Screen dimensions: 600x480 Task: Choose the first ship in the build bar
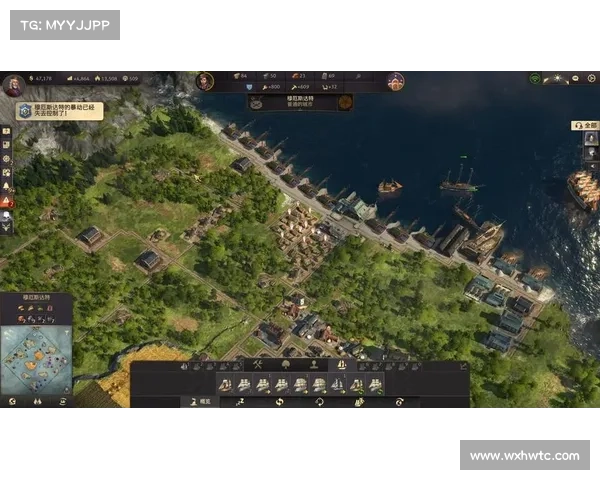click(x=226, y=384)
